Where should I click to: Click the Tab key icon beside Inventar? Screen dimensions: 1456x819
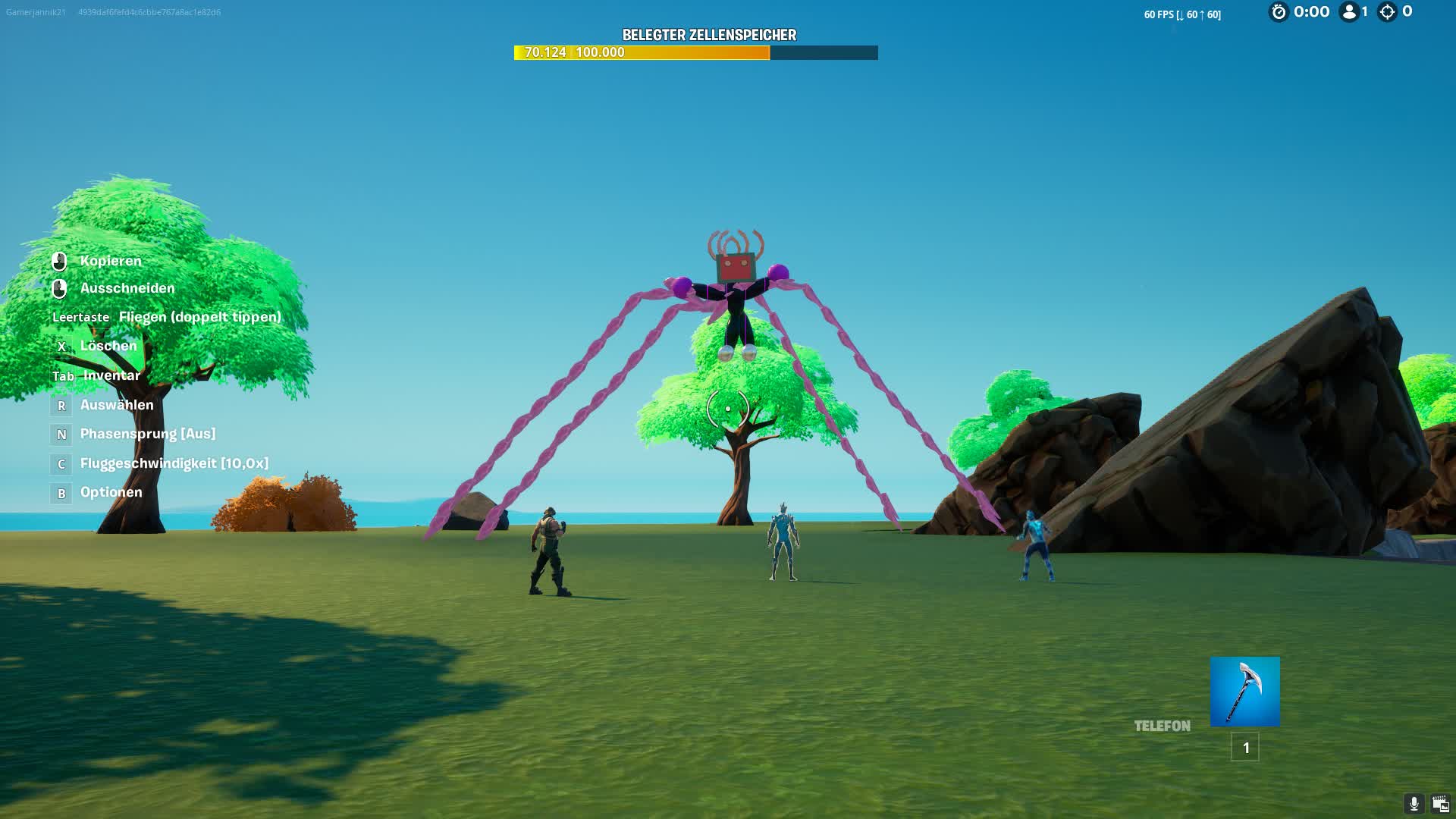(64, 375)
